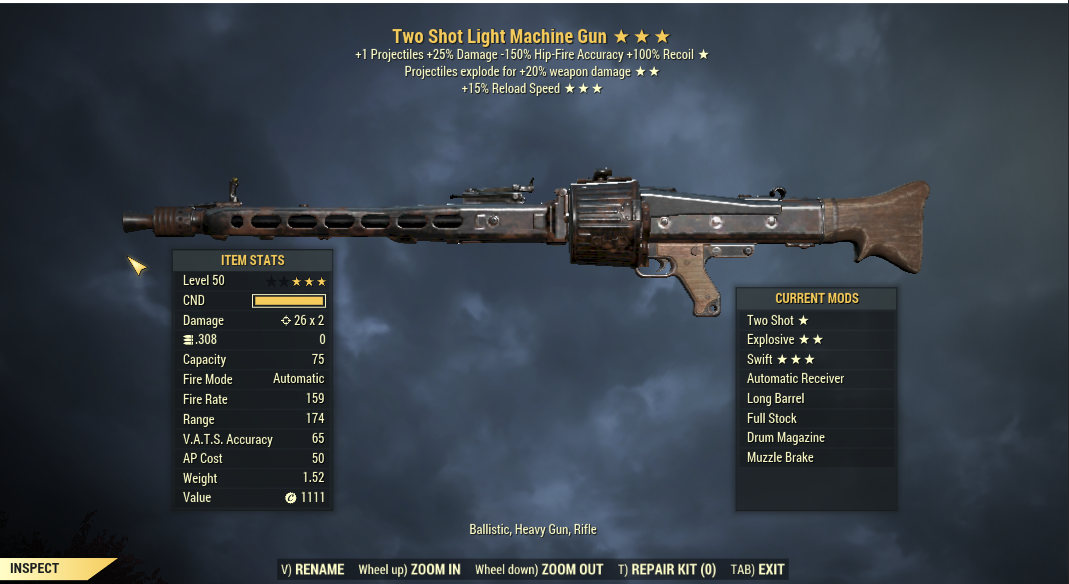The image size is (1069, 584).
Task: Select the Zoom Out control
Action: click(539, 570)
